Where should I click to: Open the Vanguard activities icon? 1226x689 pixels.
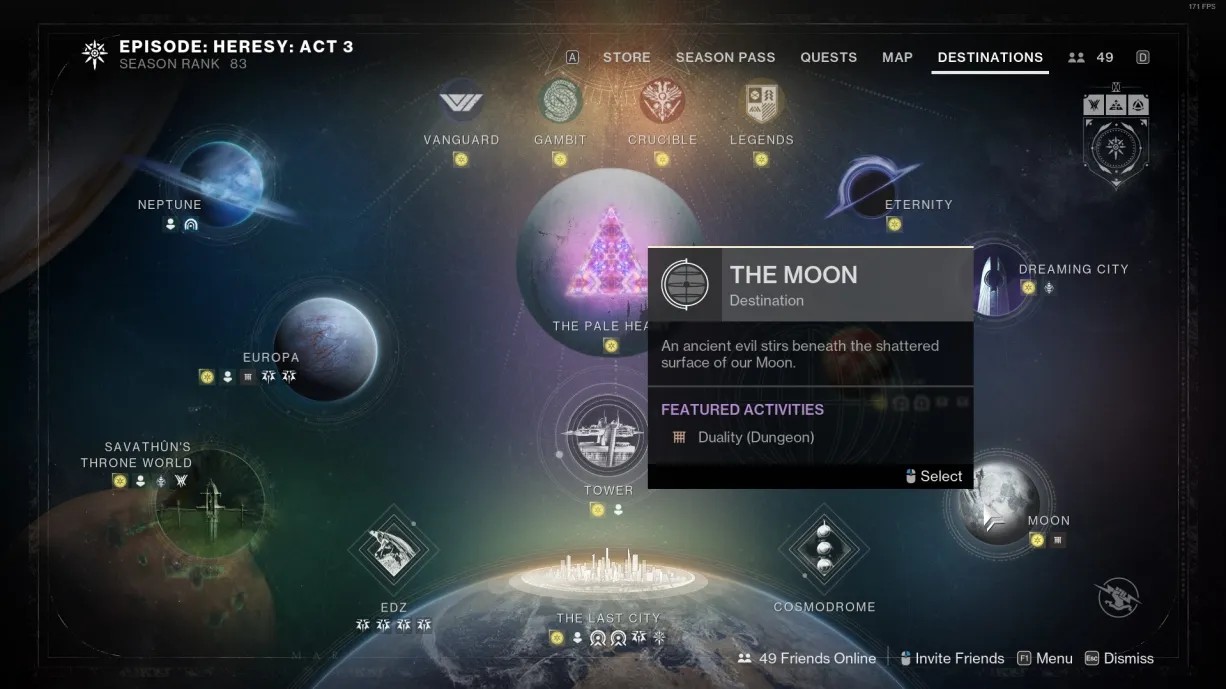tap(461, 103)
